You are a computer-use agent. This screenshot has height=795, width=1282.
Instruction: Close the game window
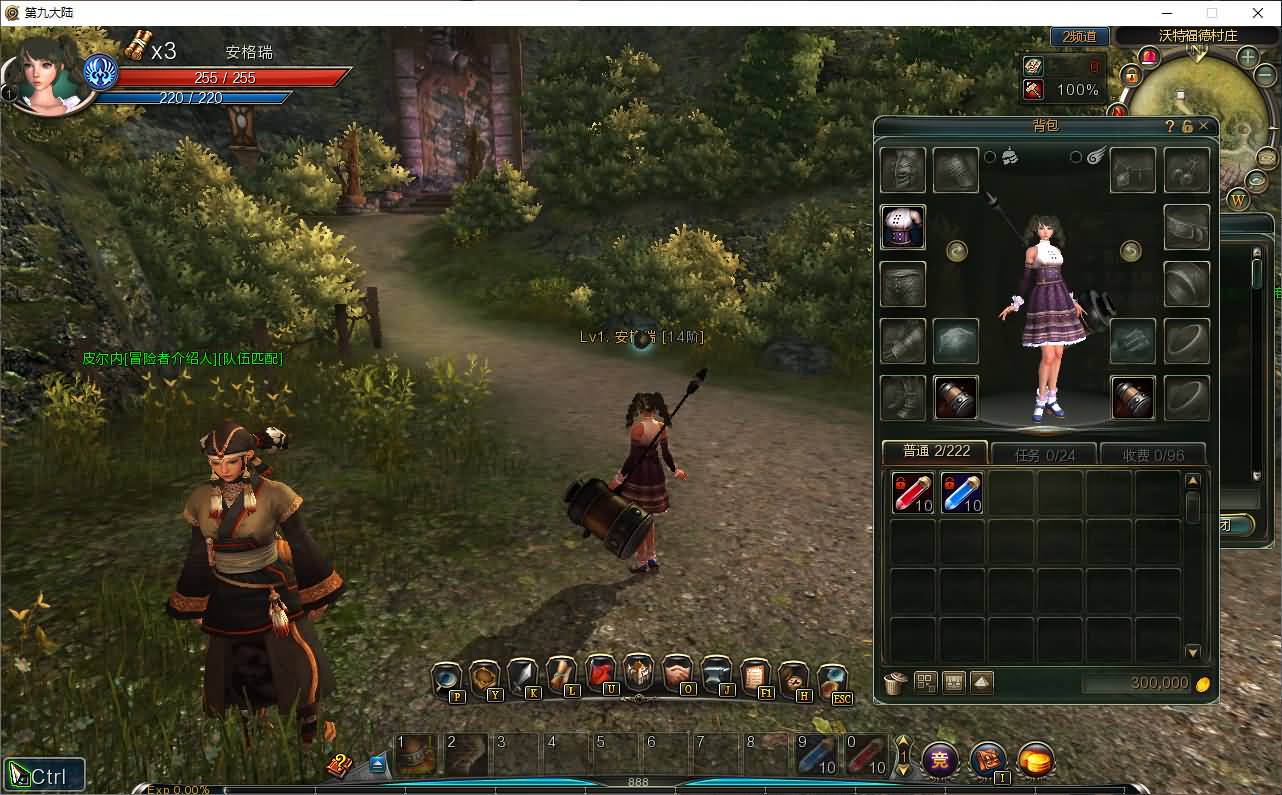coord(1258,13)
